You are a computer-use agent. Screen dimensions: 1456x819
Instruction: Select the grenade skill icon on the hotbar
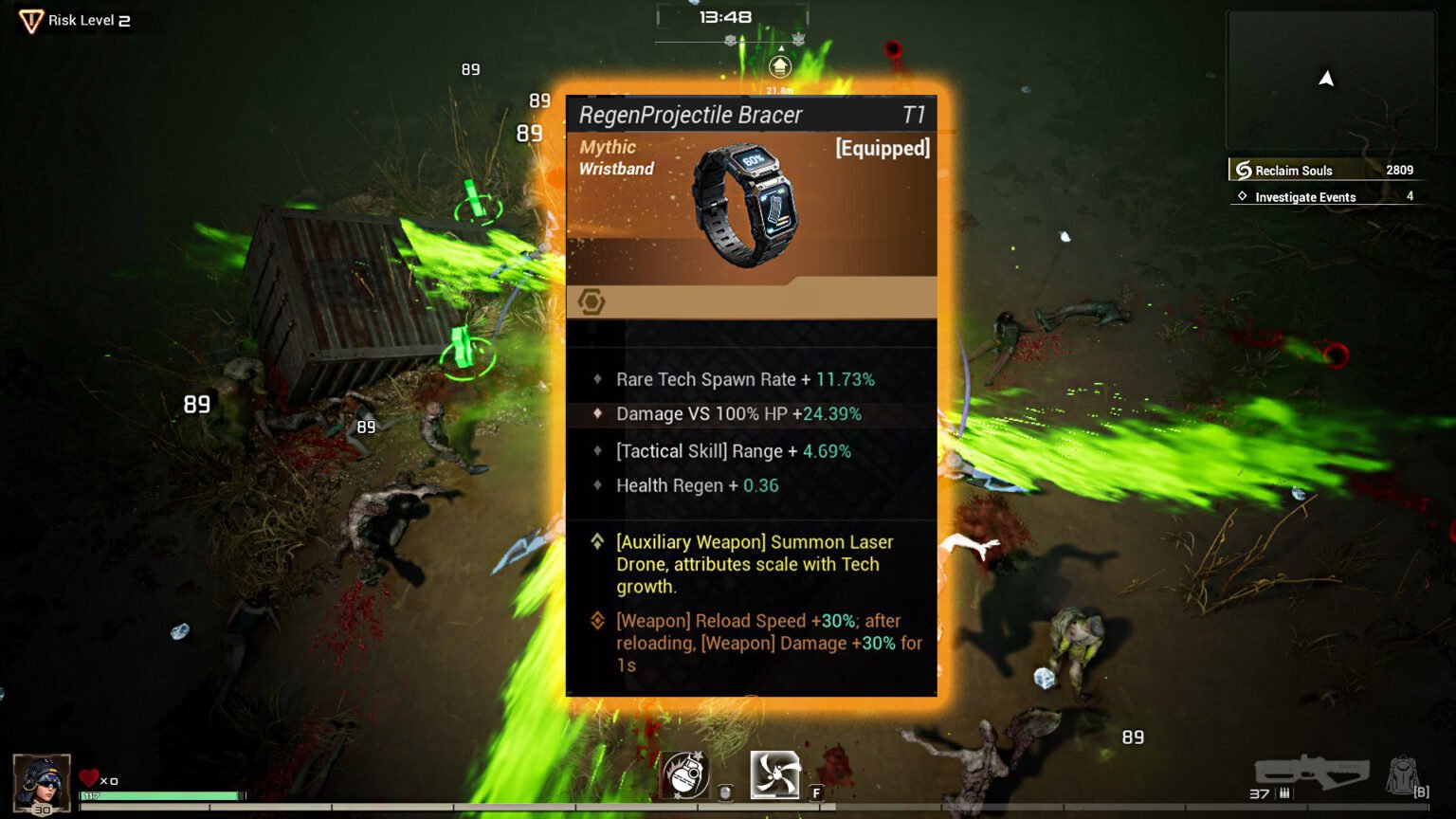685,774
